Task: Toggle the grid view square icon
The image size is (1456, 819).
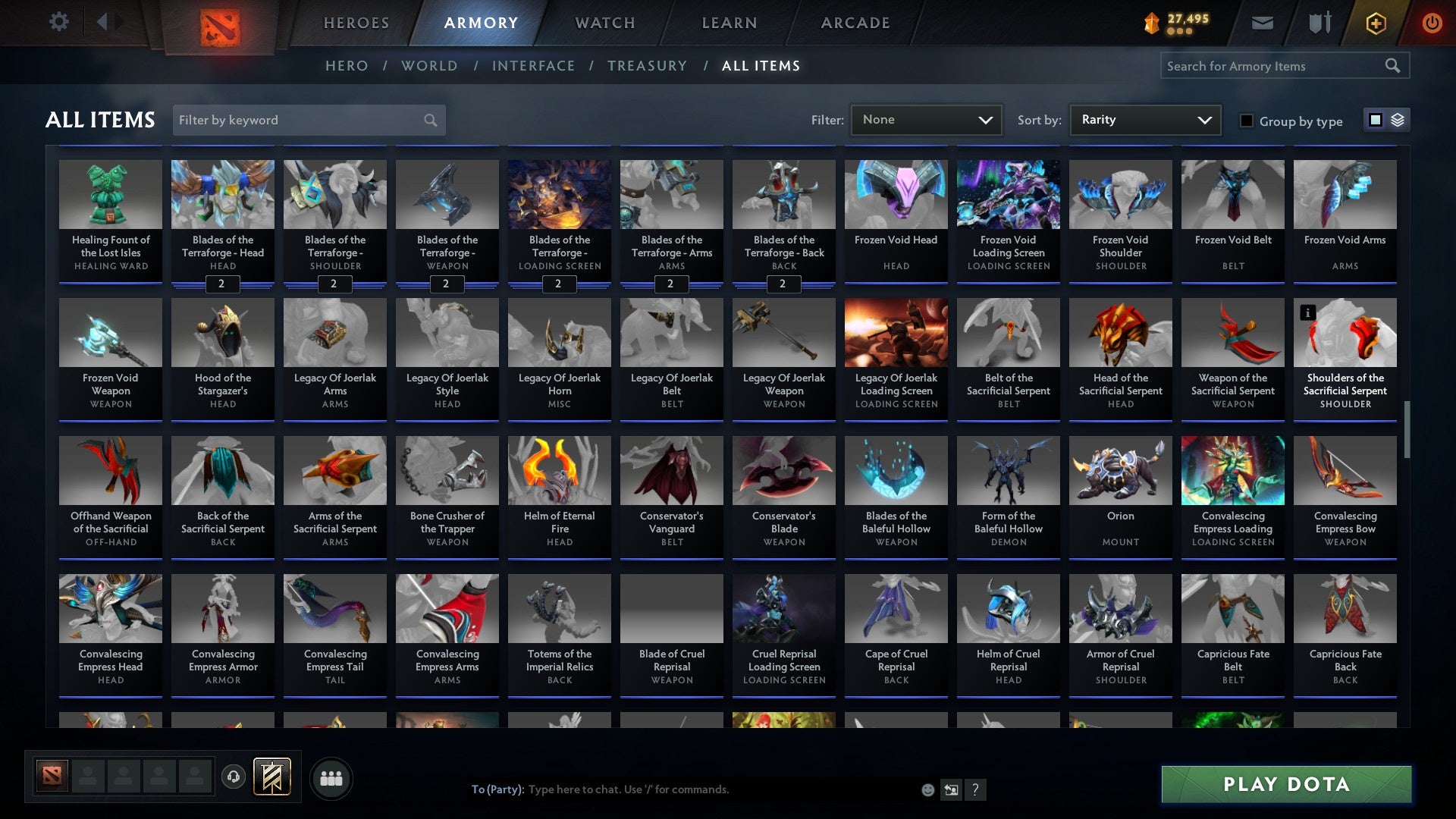Action: point(1374,120)
